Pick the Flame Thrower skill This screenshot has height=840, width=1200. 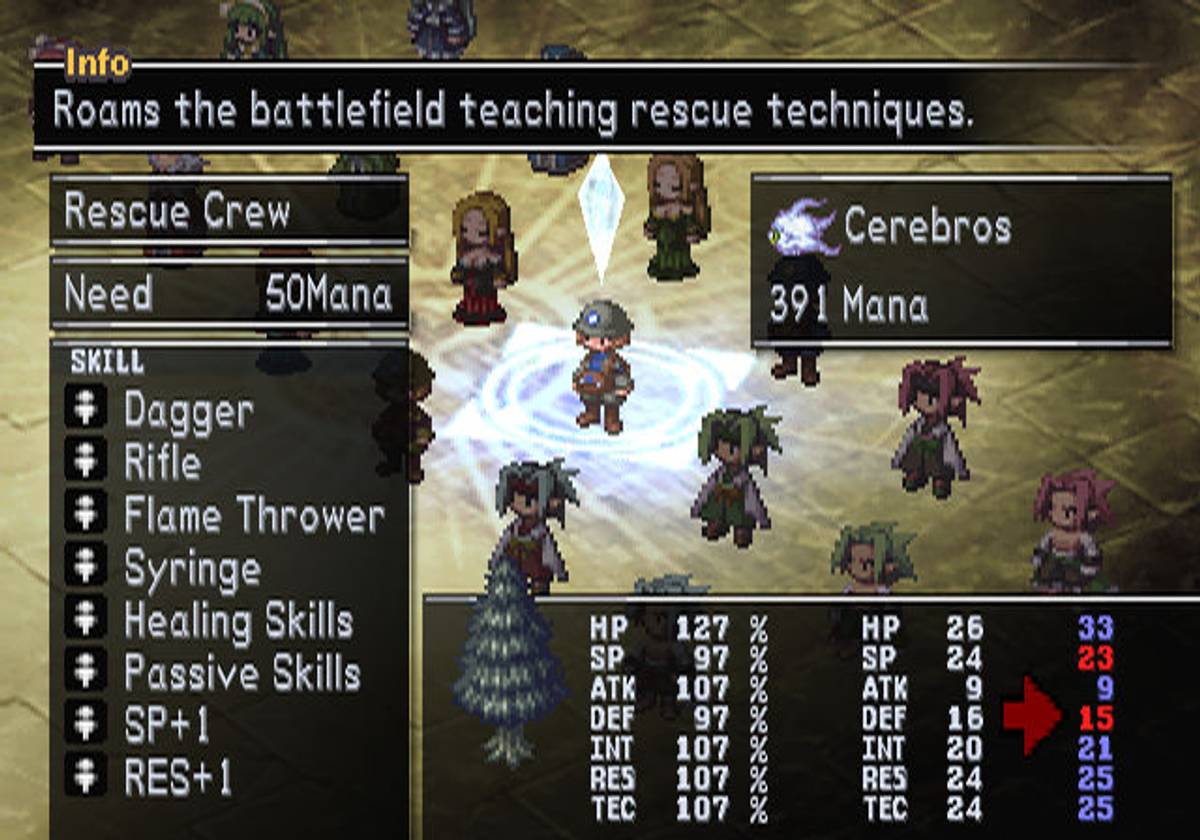[253, 516]
